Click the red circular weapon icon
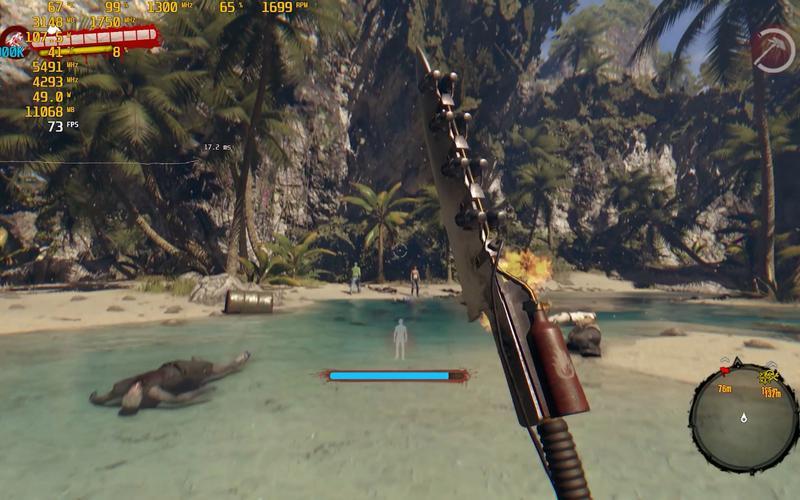800x500 pixels. pos(771,48)
